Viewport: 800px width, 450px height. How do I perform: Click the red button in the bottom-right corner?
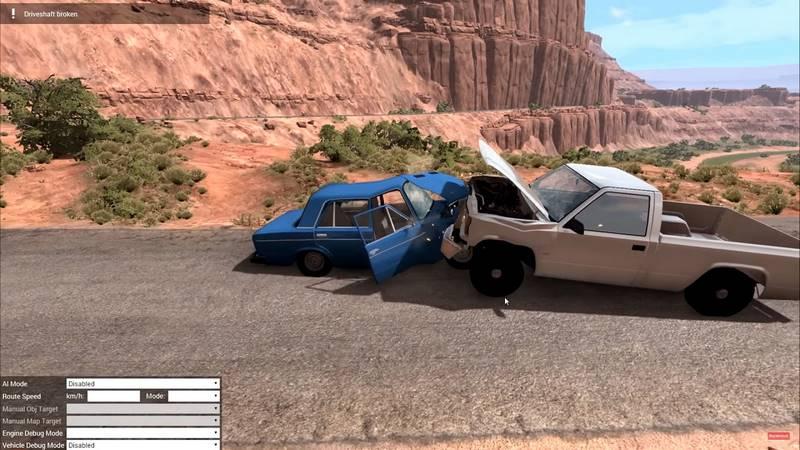(x=779, y=436)
